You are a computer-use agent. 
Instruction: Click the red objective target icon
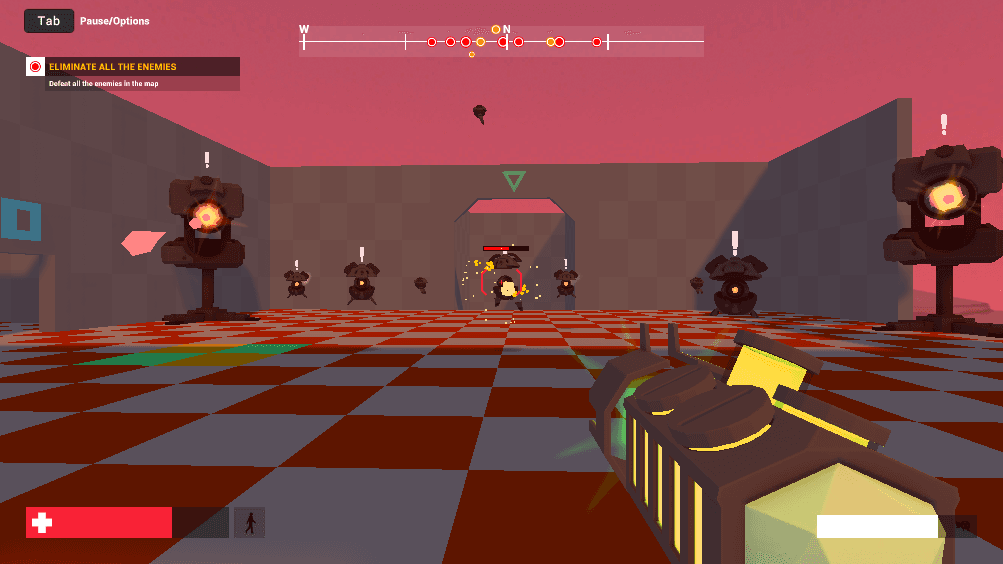35,67
